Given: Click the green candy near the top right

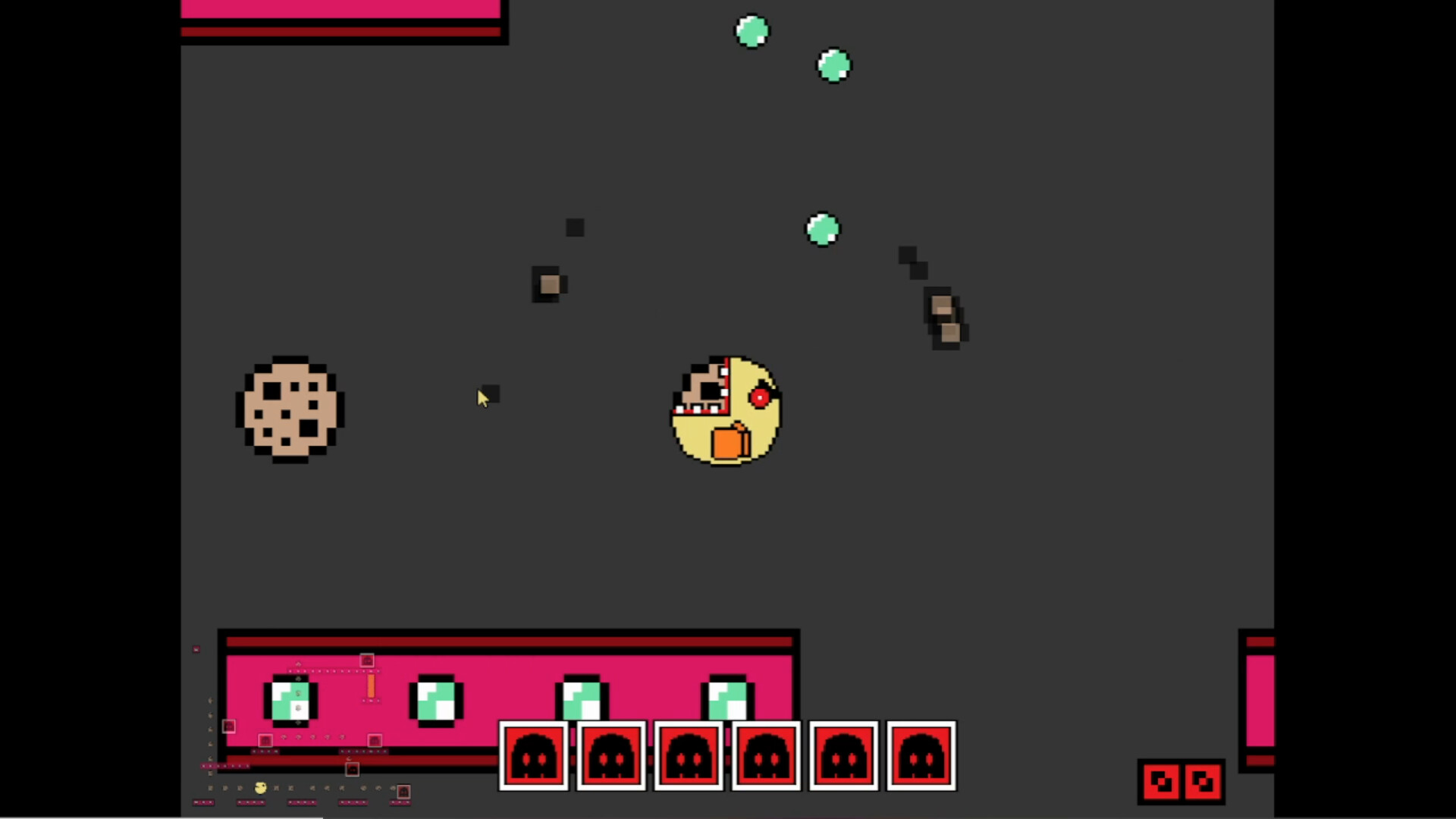Looking at the screenshot, I should [x=833, y=65].
